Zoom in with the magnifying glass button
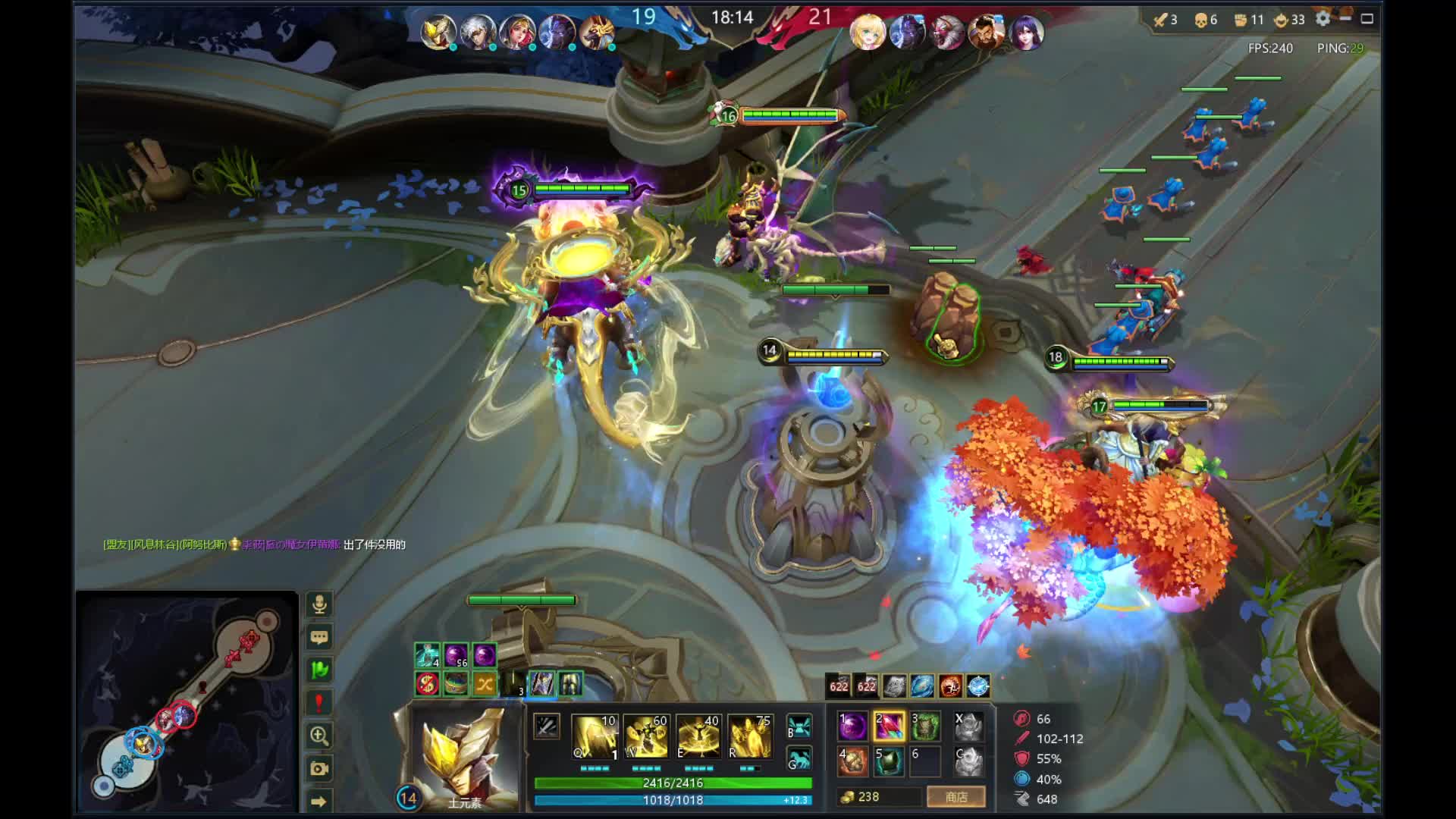The image size is (1456, 819). (x=319, y=736)
